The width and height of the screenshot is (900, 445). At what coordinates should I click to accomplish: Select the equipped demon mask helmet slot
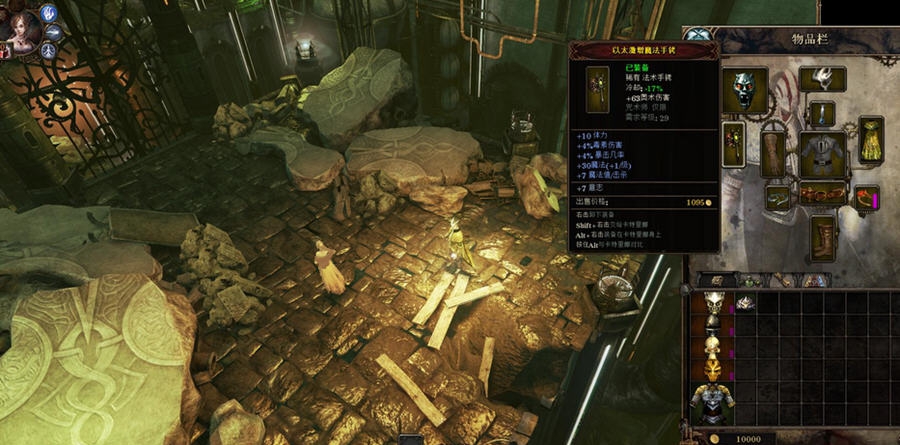tap(744, 91)
